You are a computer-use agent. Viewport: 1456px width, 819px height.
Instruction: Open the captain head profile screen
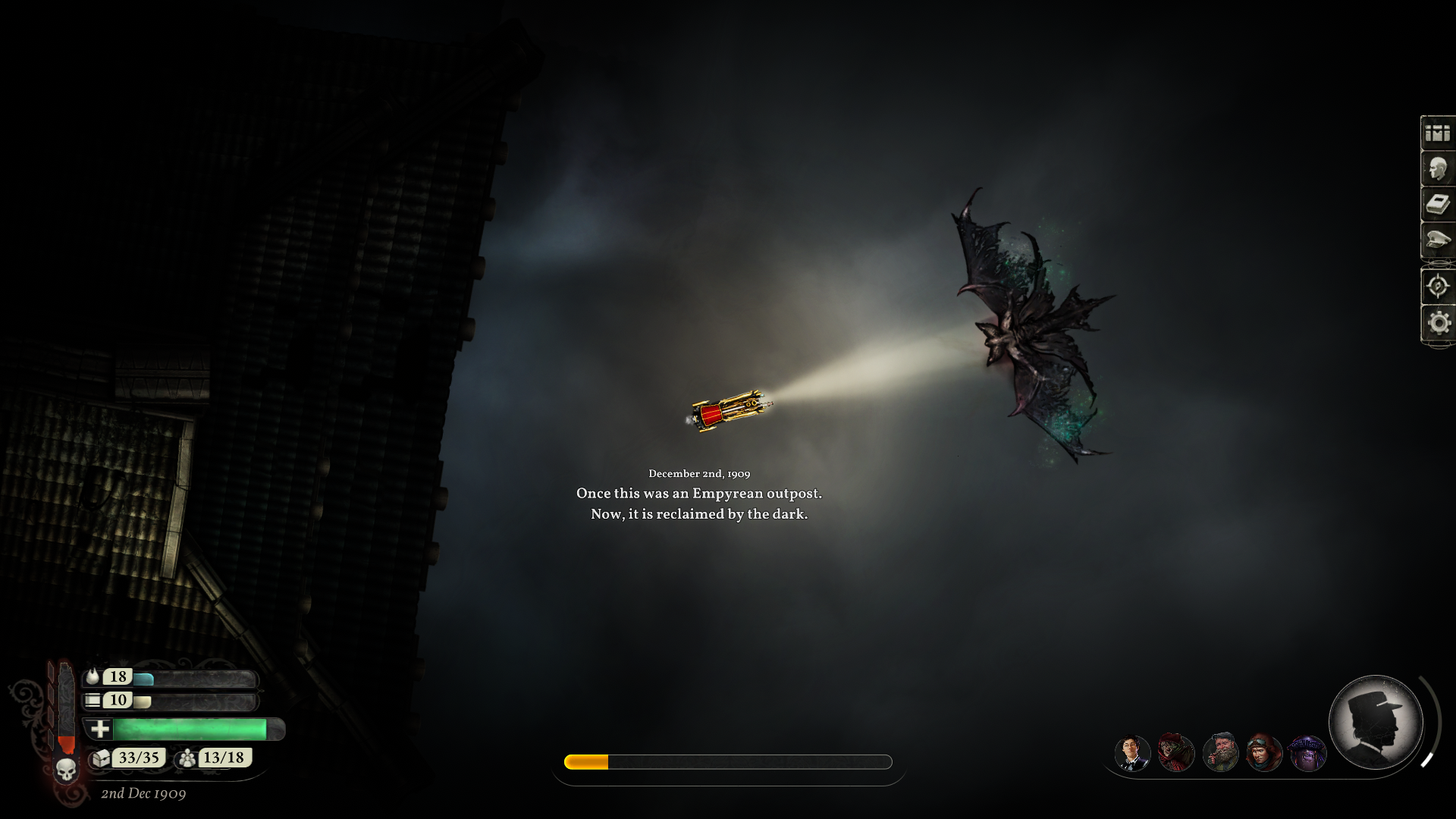pyautogui.click(x=1437, y=169)
